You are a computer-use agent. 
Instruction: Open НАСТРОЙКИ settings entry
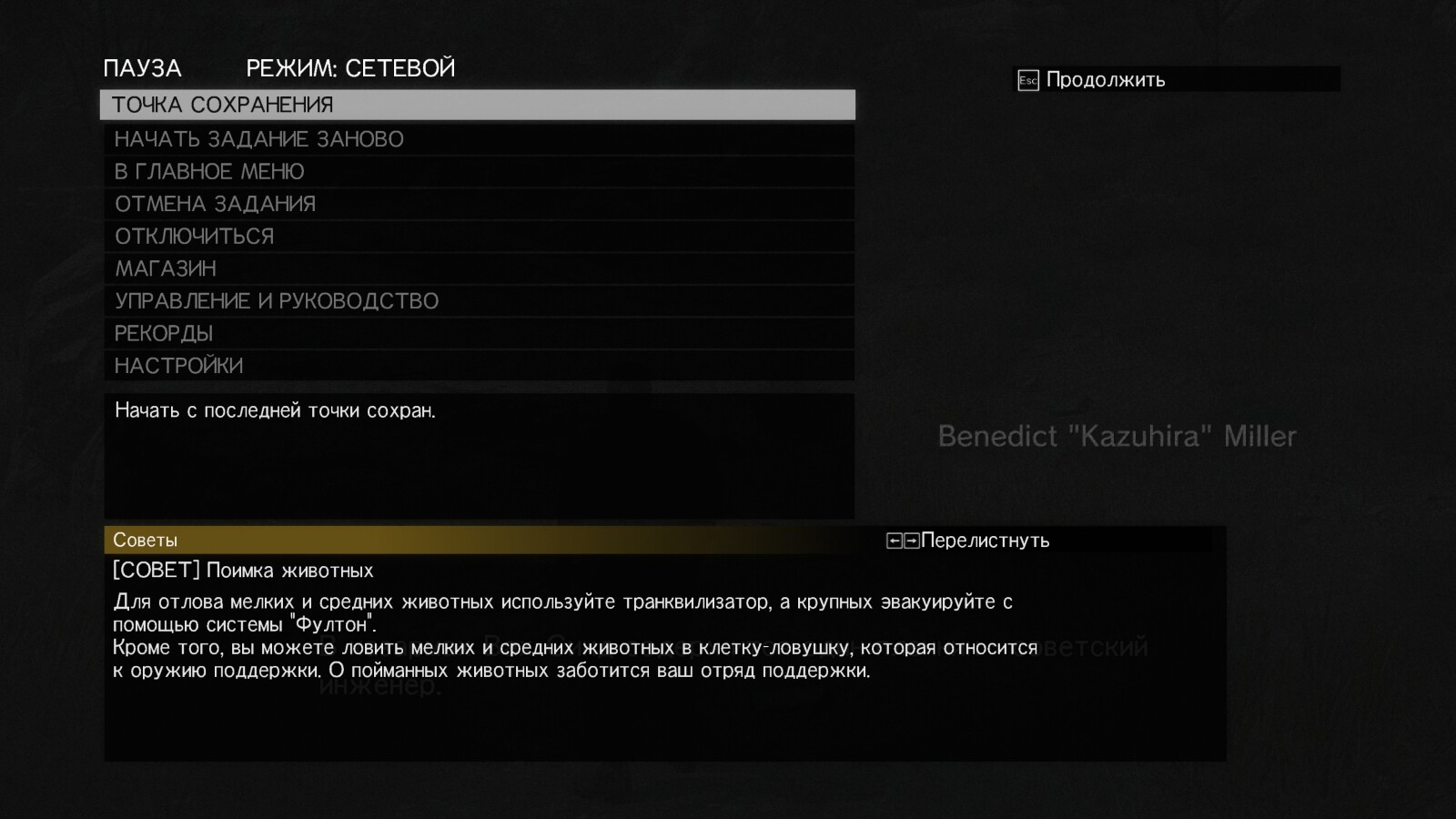[x=177, y=364]
